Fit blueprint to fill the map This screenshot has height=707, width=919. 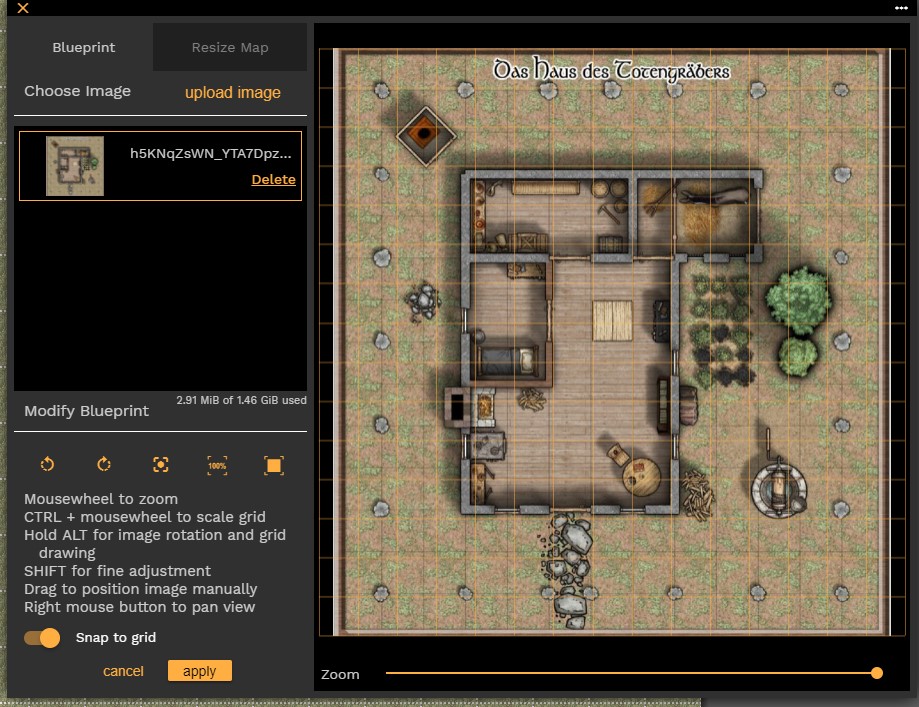(274, 464)
